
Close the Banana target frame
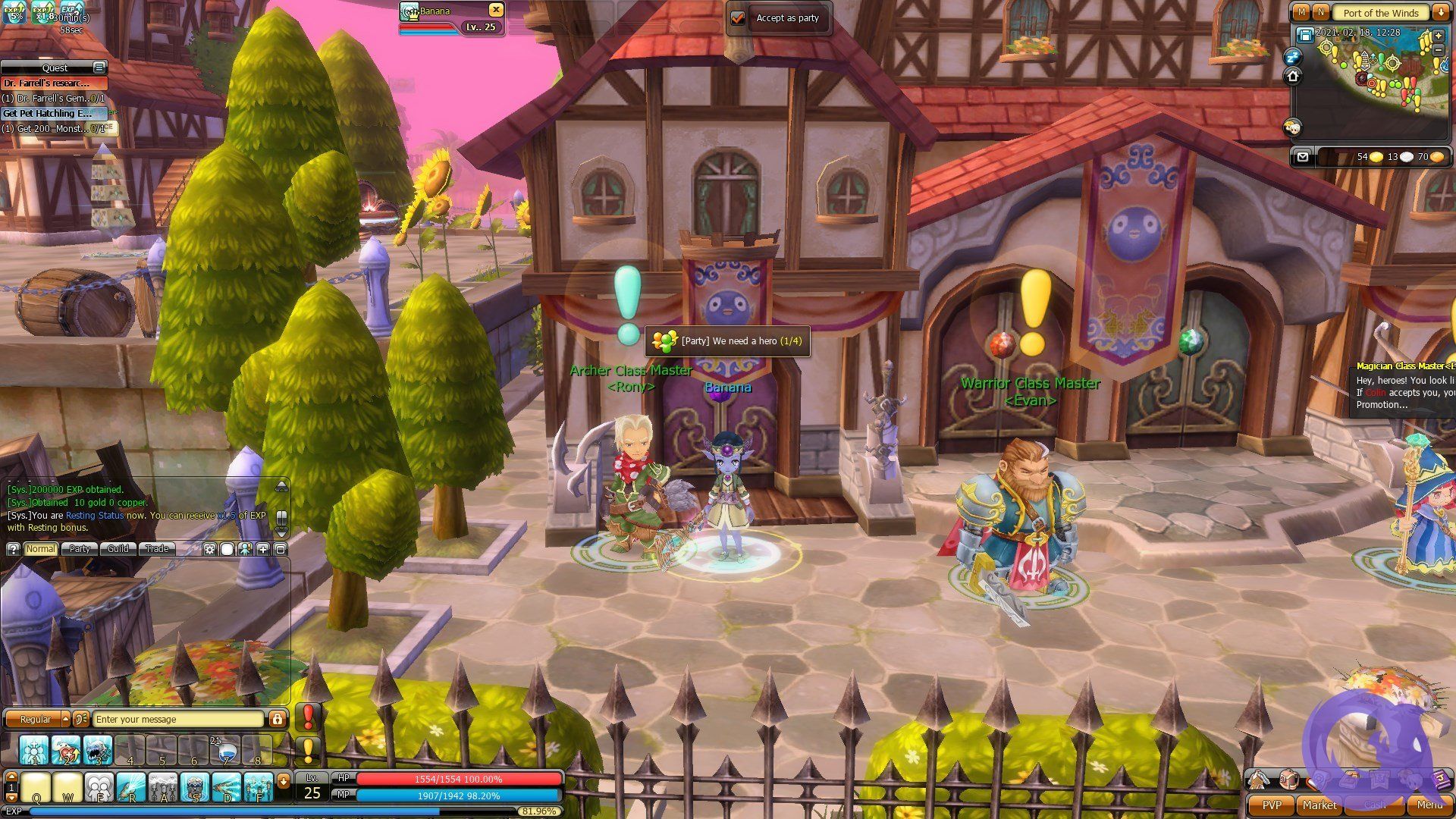(495, 10)
